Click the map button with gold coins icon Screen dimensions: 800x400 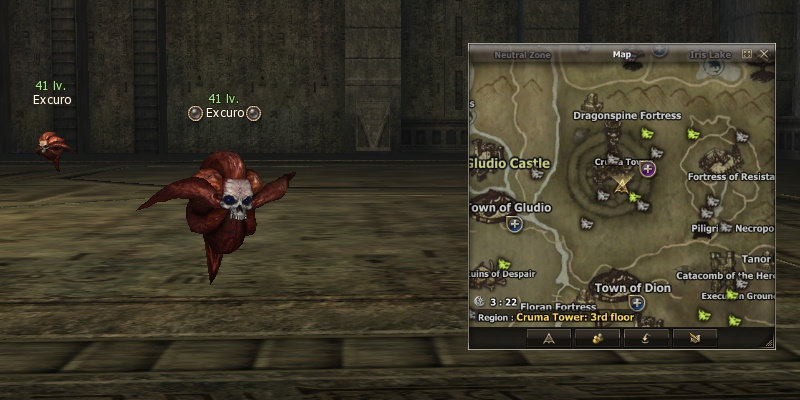click(597, 339)
